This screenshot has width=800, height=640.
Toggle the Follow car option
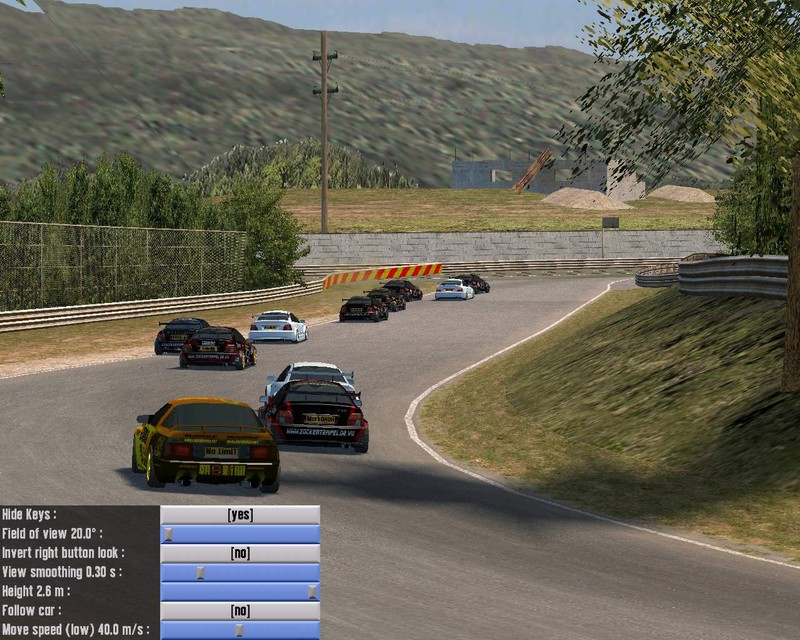pos(240,610)
